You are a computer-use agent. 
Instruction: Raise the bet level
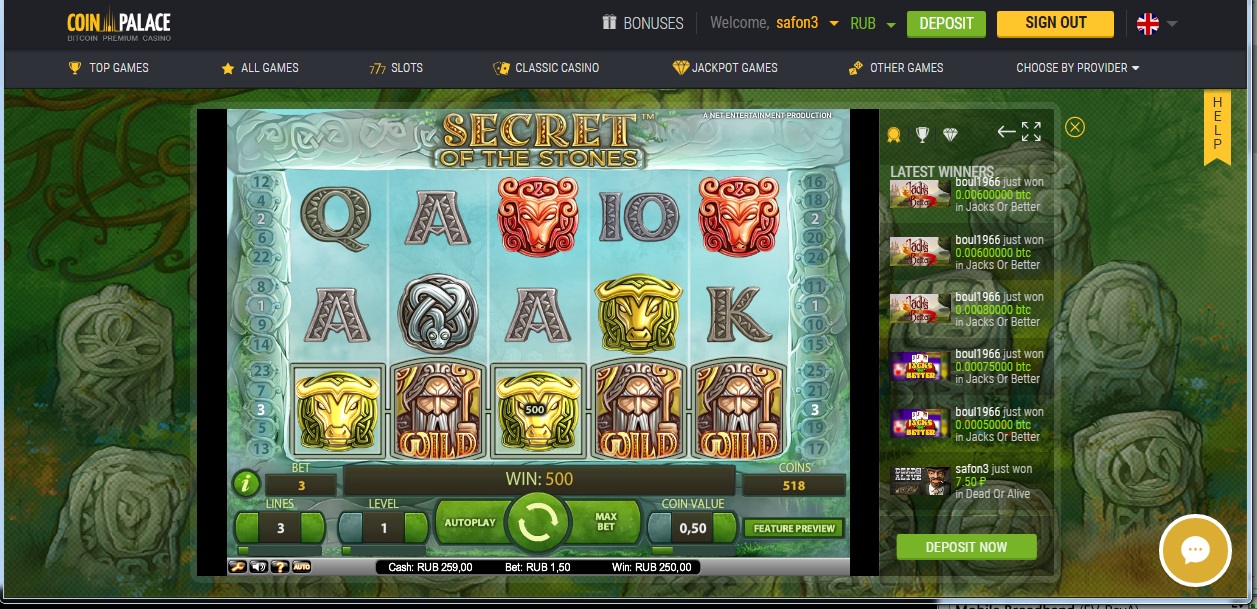pos(417,527)
